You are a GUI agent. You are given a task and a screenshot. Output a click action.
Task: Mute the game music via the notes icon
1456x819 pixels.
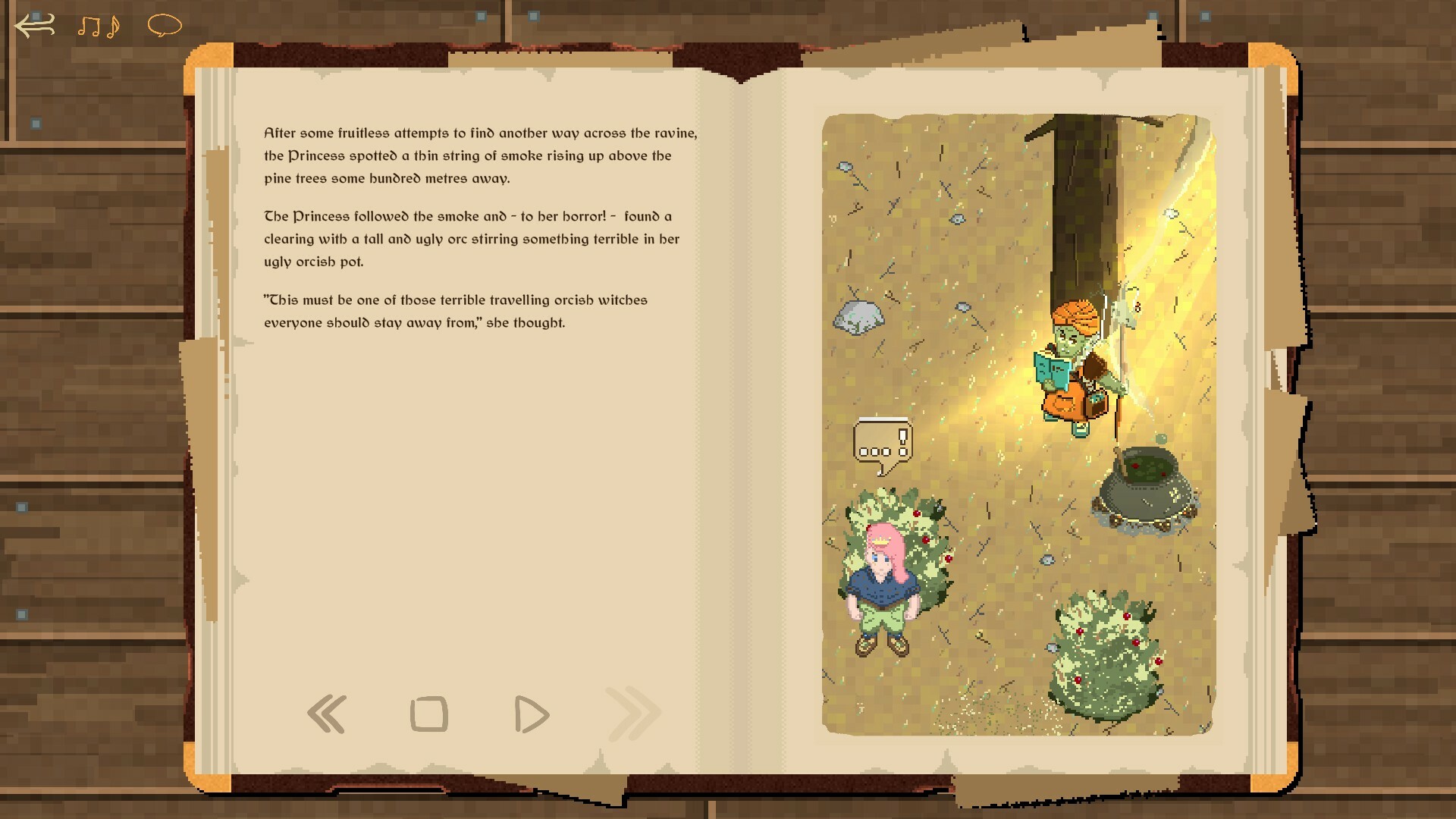coord(98,25)
